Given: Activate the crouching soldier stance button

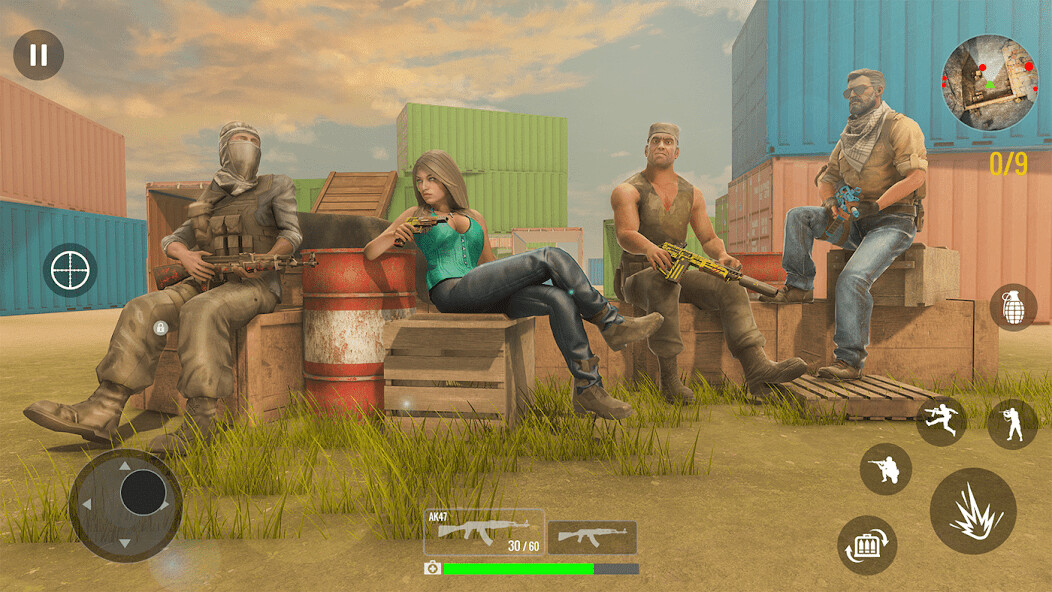Looking at the screenshot, I should (886, 469).
